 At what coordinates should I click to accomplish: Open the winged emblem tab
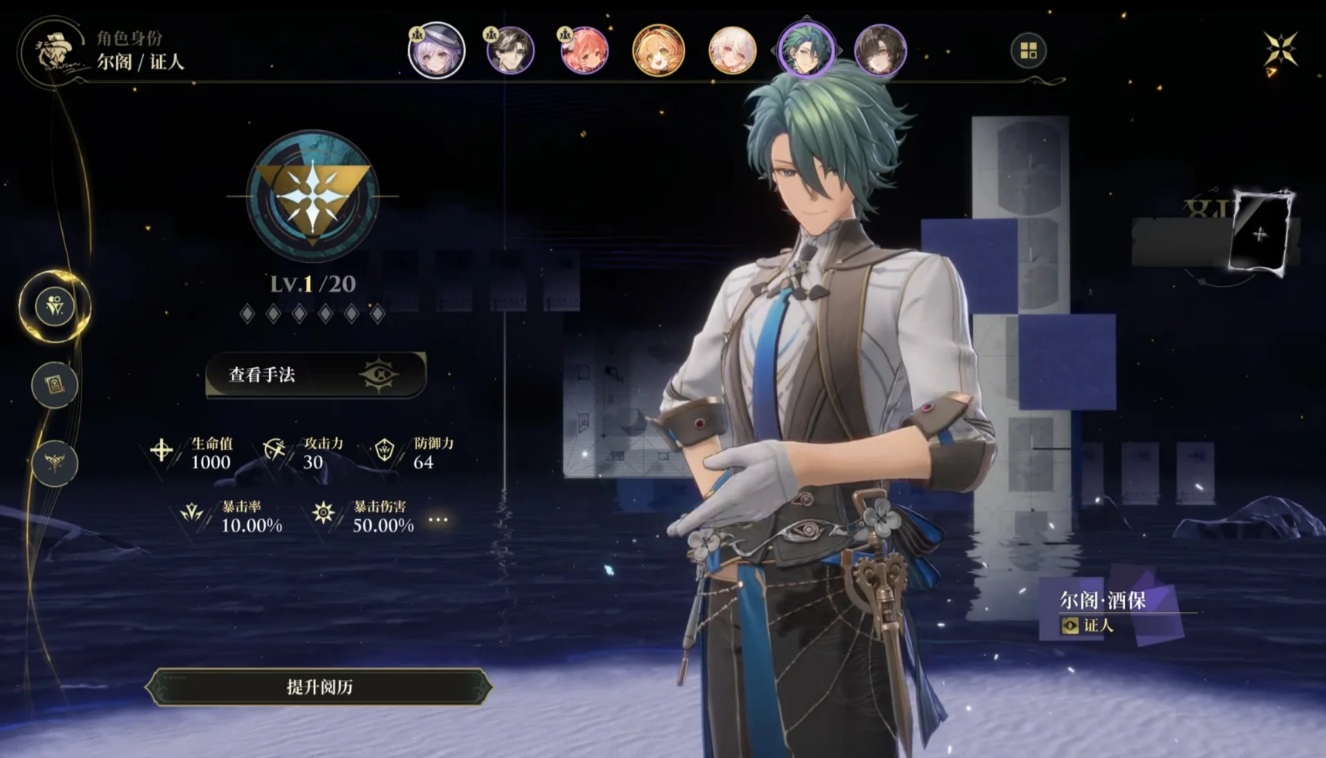(54, 463)
